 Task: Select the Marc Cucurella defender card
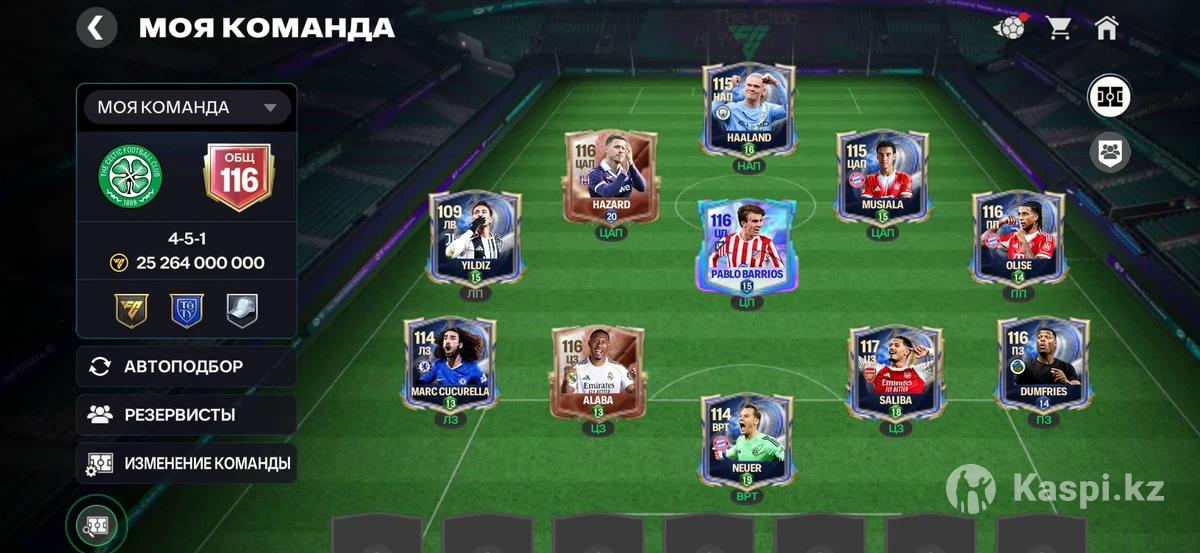tap(450, 364)
